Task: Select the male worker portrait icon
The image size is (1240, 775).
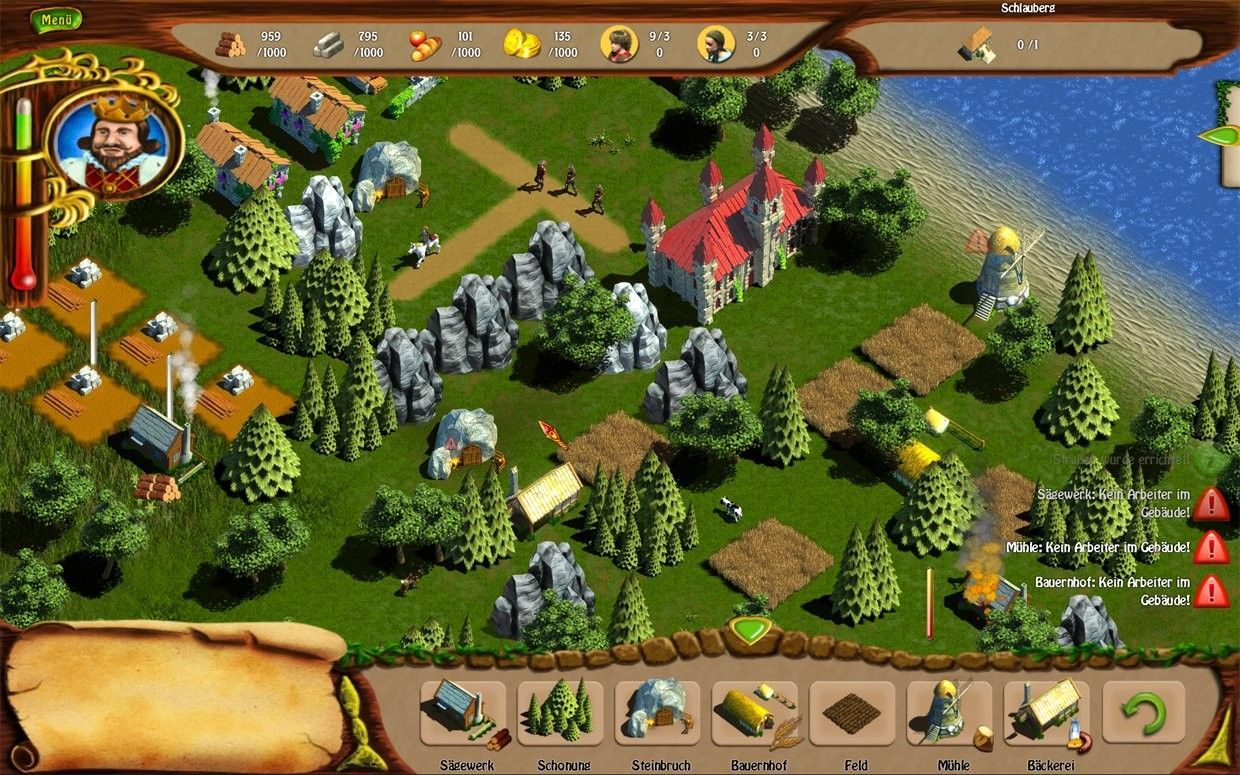Action: pyautogui.click(x=619, y=44)
